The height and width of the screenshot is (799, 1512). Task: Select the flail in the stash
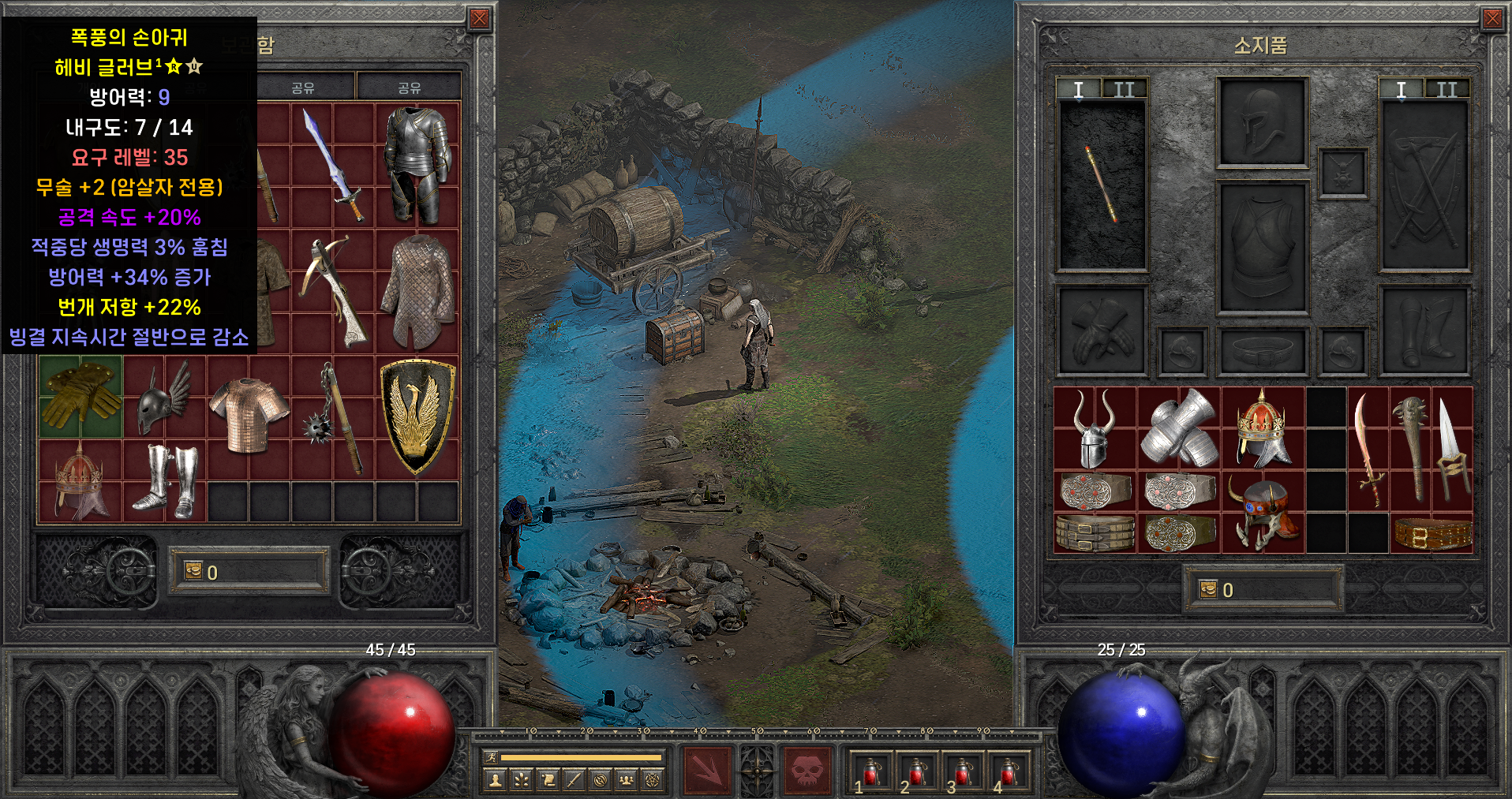333,418
